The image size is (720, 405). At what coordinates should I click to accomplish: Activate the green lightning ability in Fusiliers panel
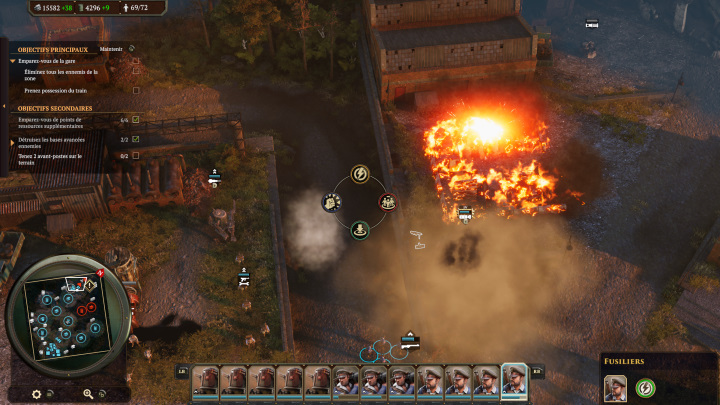[x=645, y=387]
